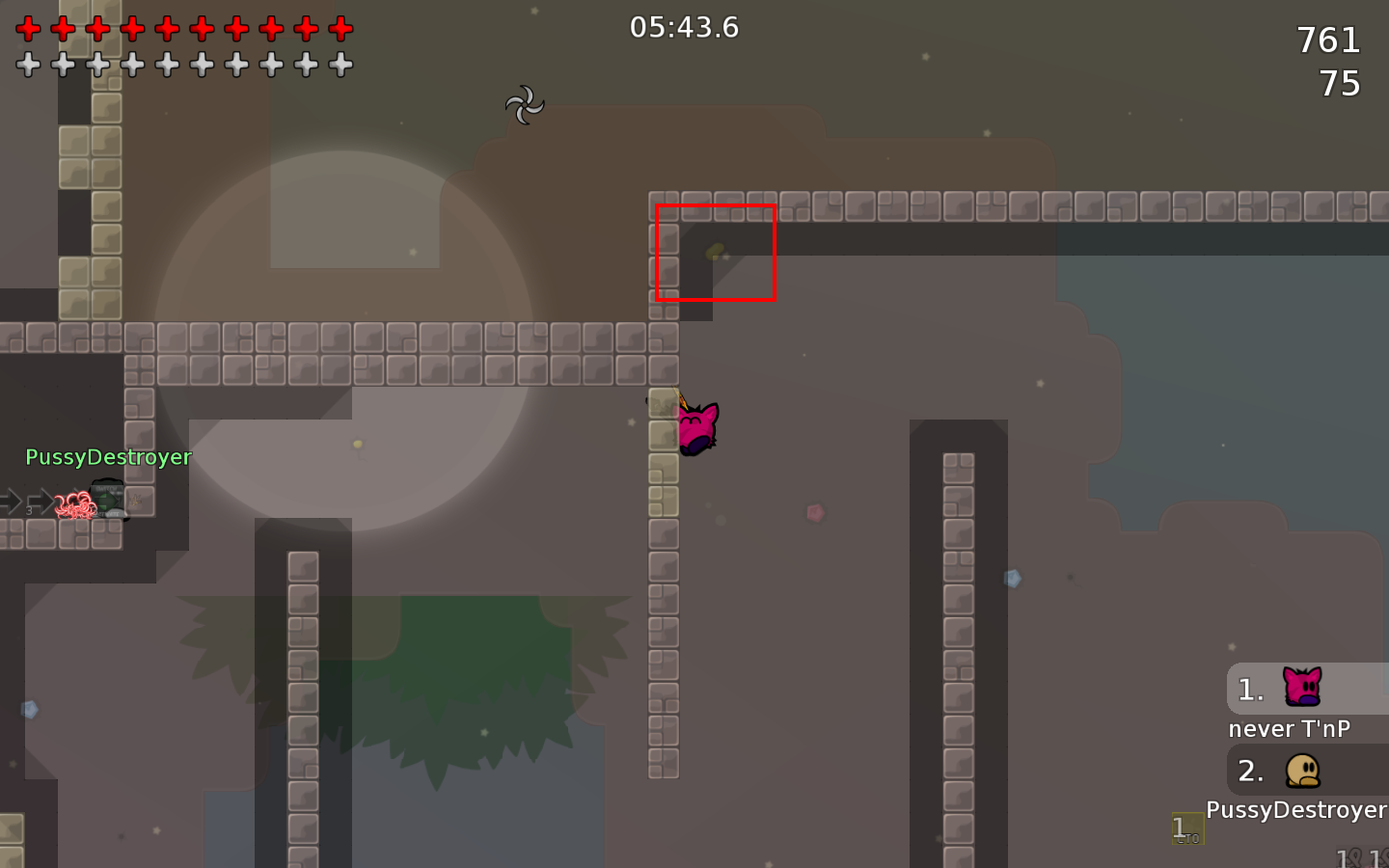Expand the dark arrow marker numbered 3
Image resolution: width=1389 pixels, height=868 pixels.
point(41,501)
